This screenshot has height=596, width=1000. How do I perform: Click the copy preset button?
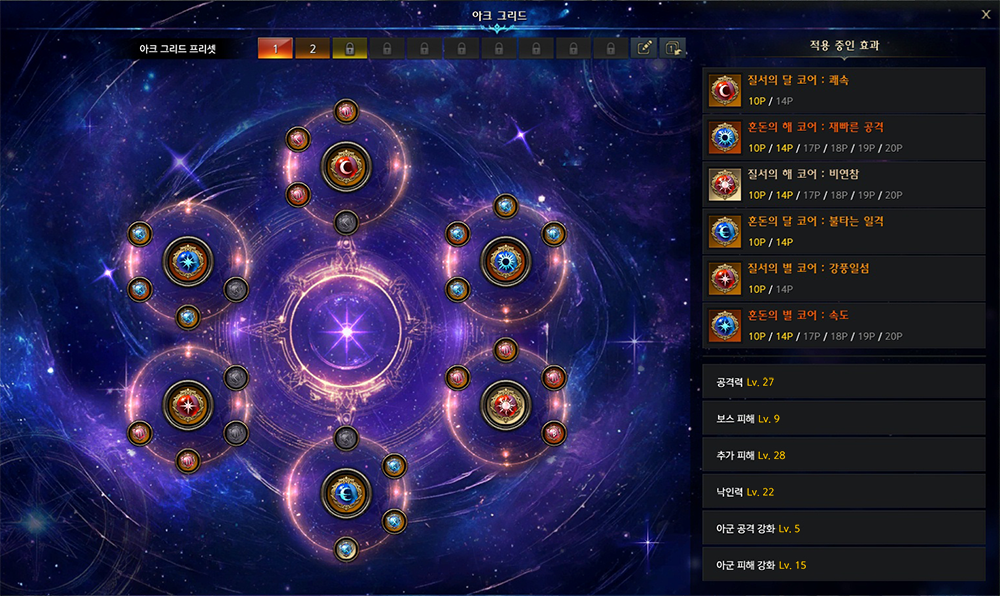[x=673, y=48]
